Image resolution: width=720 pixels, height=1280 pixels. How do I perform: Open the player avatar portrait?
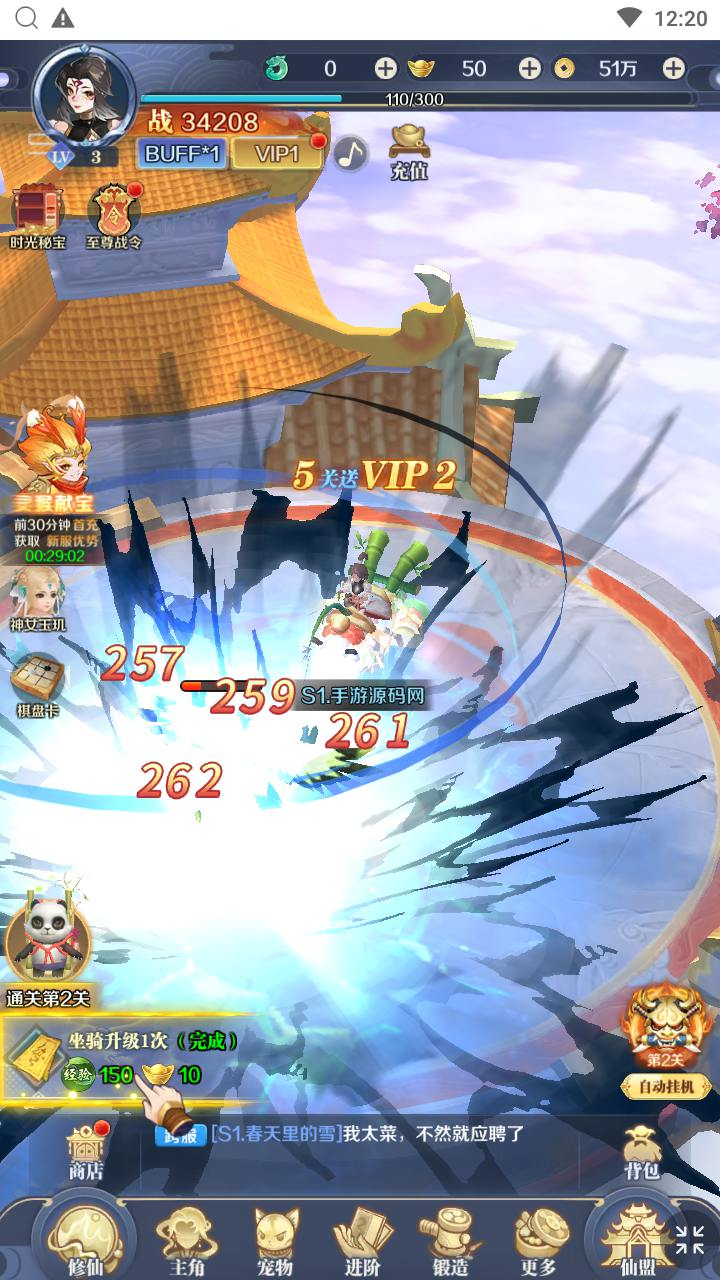pyautogui.click(x=83, y=97)
